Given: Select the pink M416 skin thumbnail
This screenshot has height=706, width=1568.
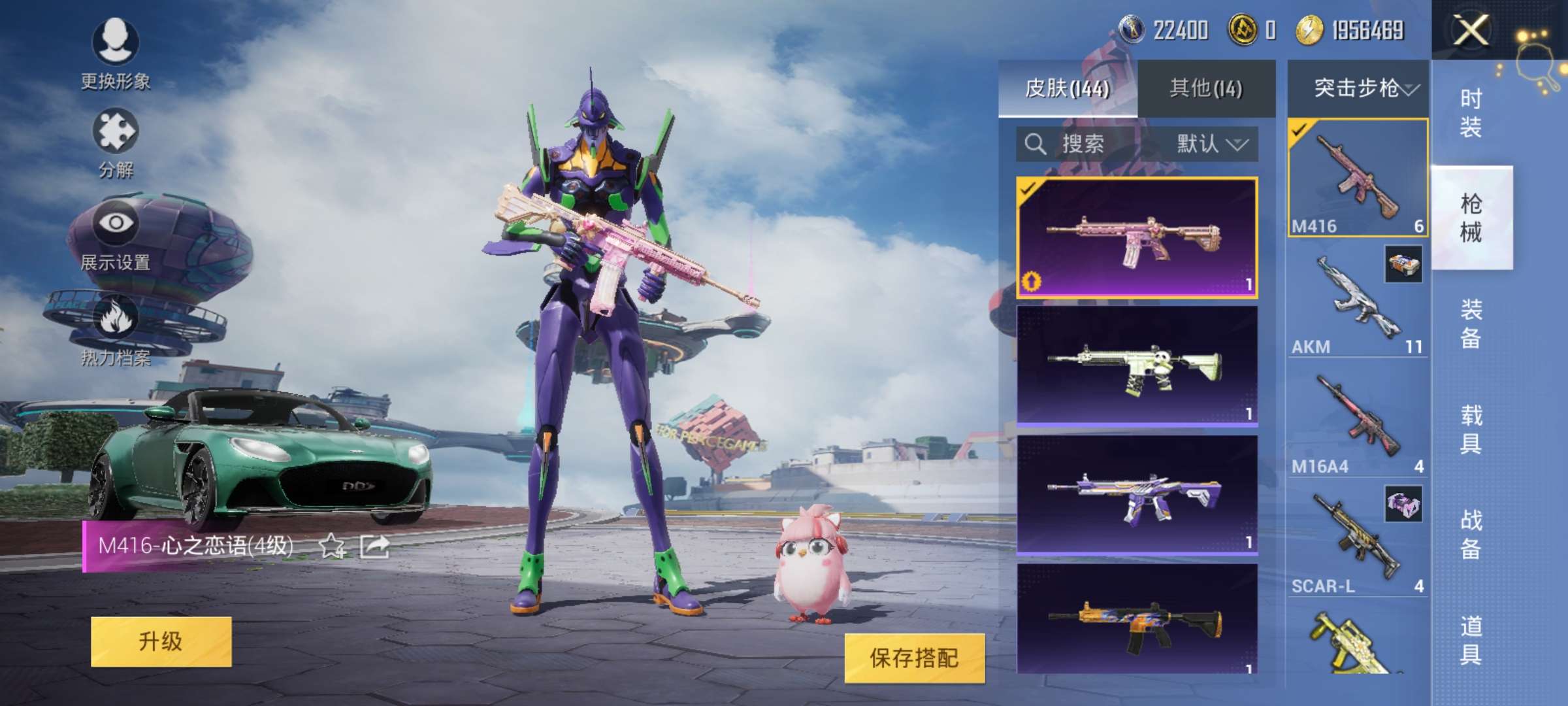Looking at the screenshot, I should 1137,238.
